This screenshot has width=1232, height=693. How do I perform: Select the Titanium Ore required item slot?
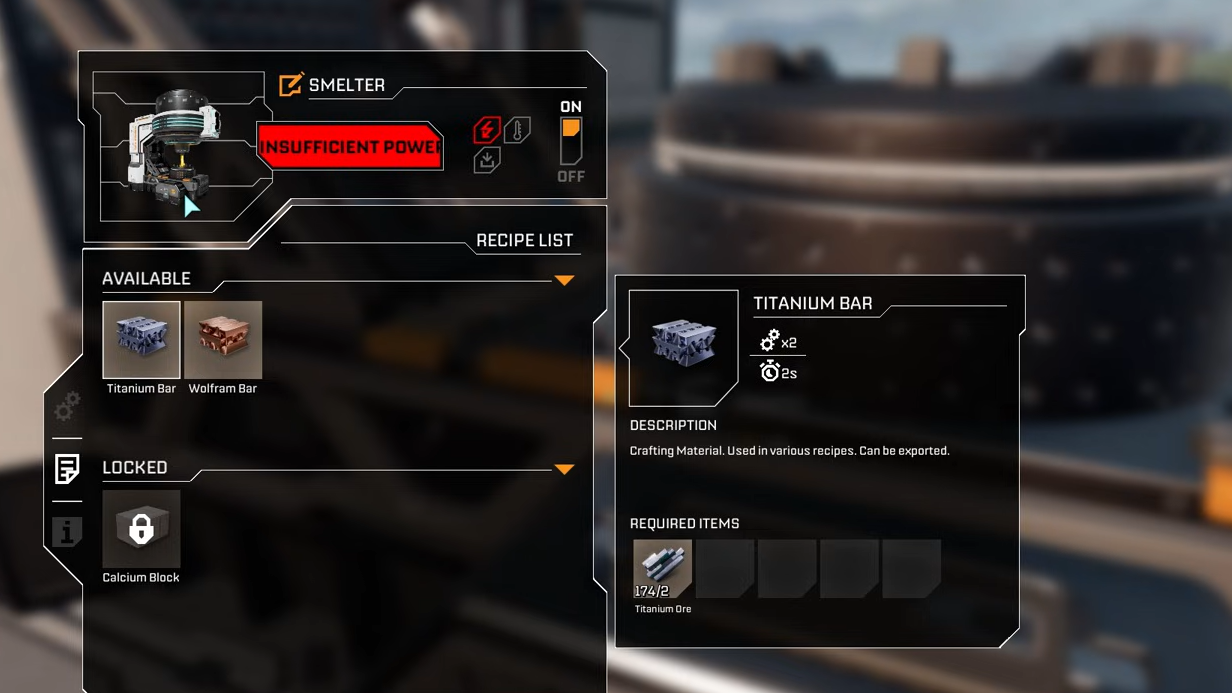(x=662, y=569)
